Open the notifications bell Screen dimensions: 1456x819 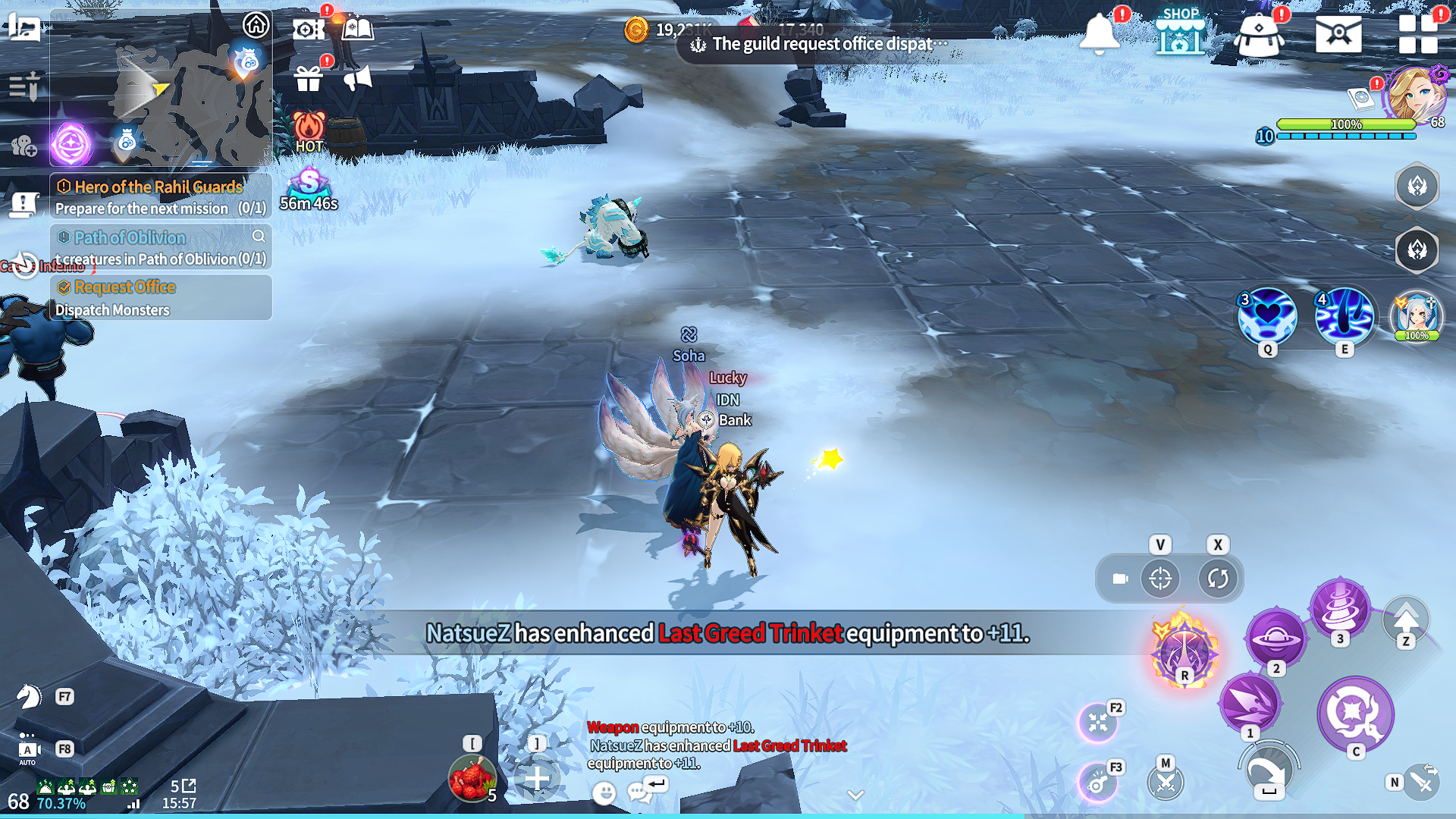point(1099,34)
